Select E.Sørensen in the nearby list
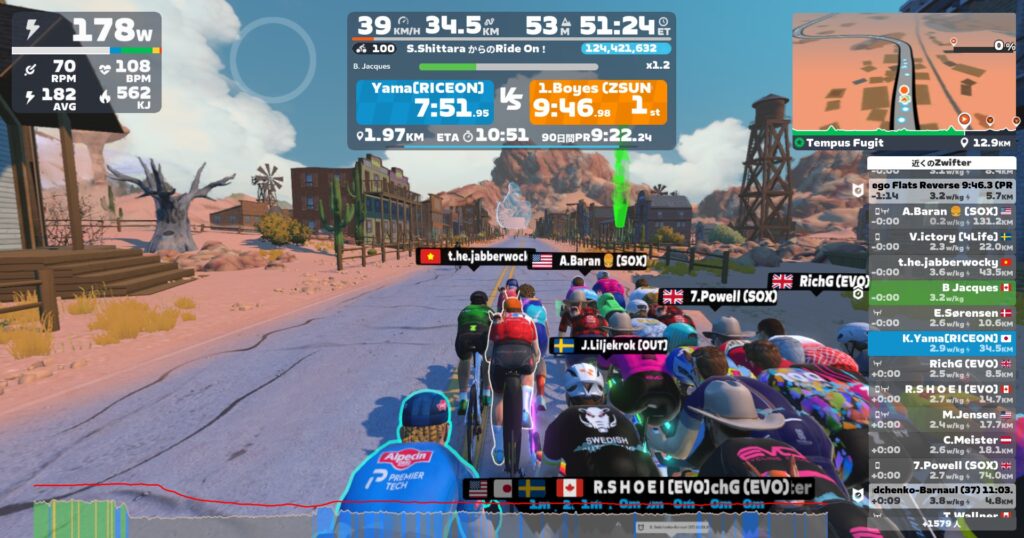Viewport: 1024px width, 538px height. coord(941,318)
